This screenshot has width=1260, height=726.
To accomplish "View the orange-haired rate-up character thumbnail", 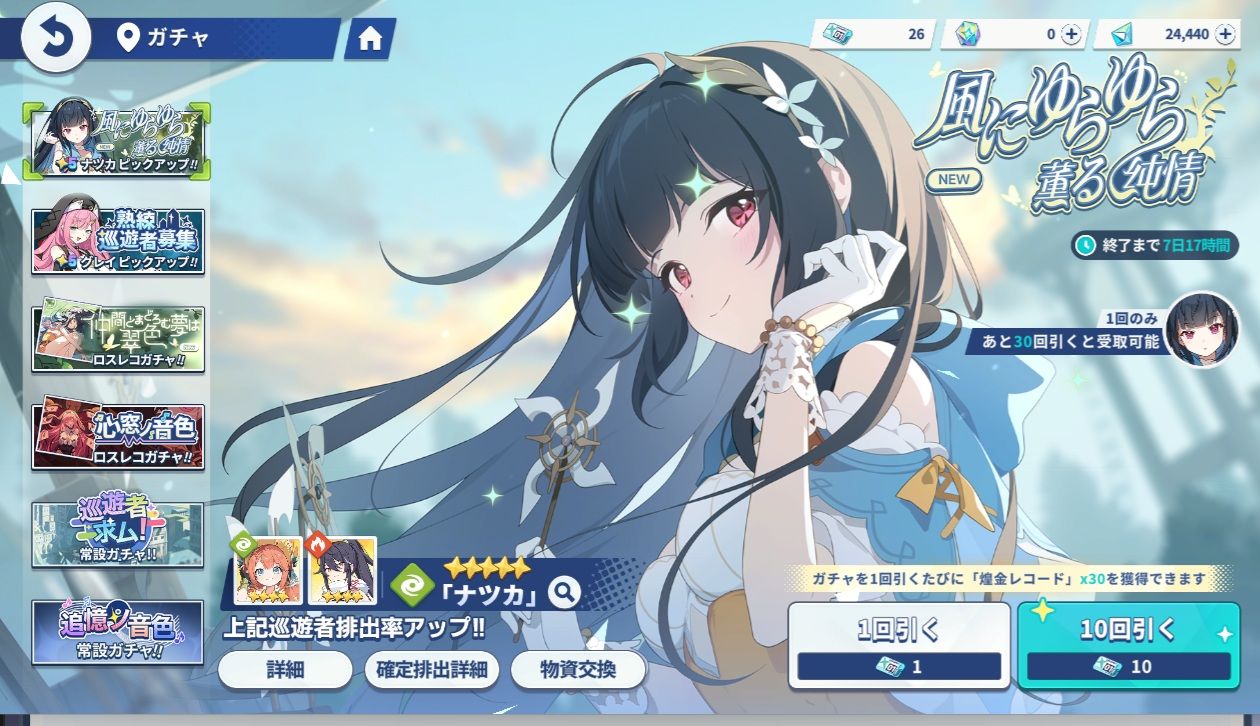I will point(268,571).
